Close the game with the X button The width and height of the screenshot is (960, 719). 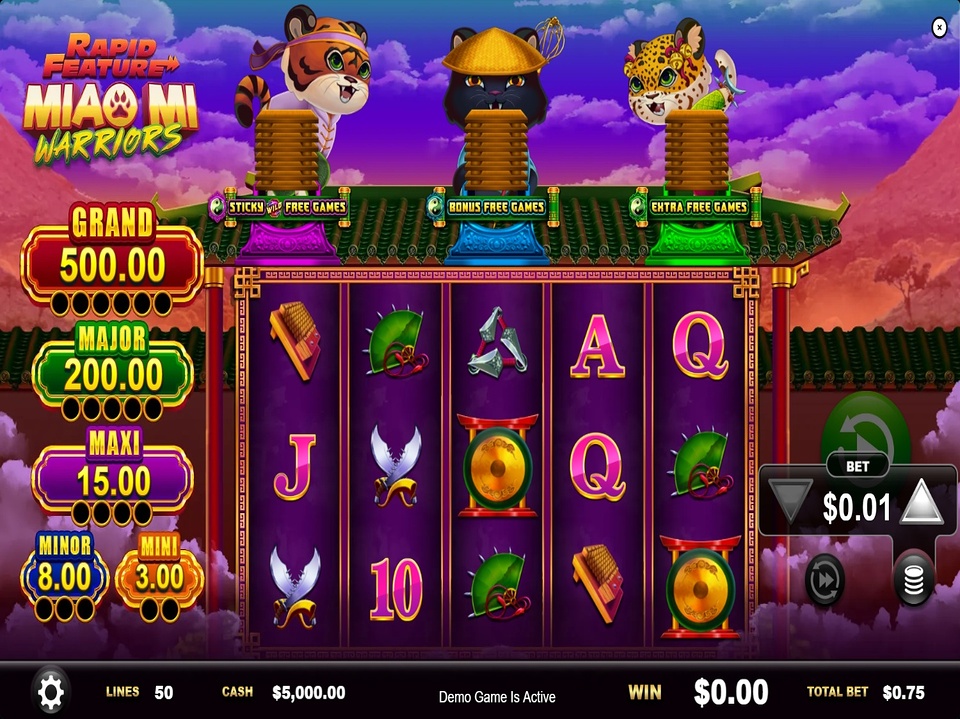939,28
